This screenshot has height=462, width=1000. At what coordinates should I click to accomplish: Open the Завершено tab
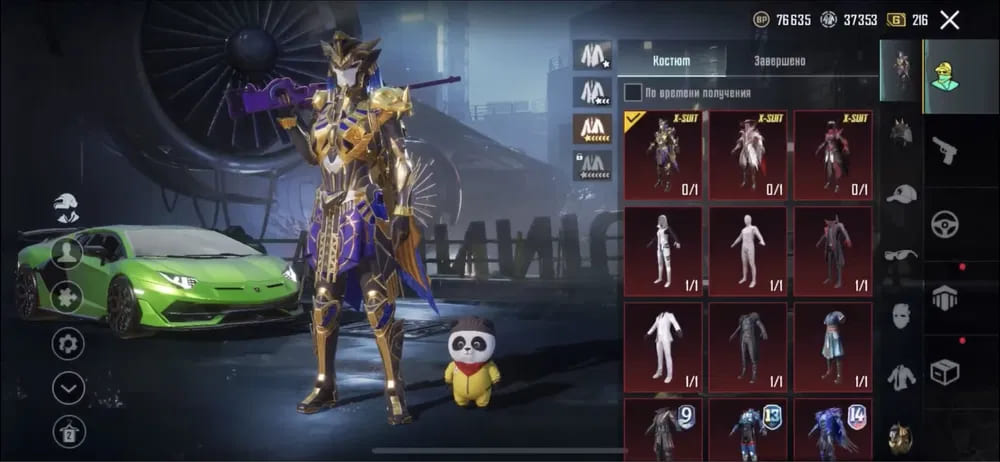coord(779,61)
